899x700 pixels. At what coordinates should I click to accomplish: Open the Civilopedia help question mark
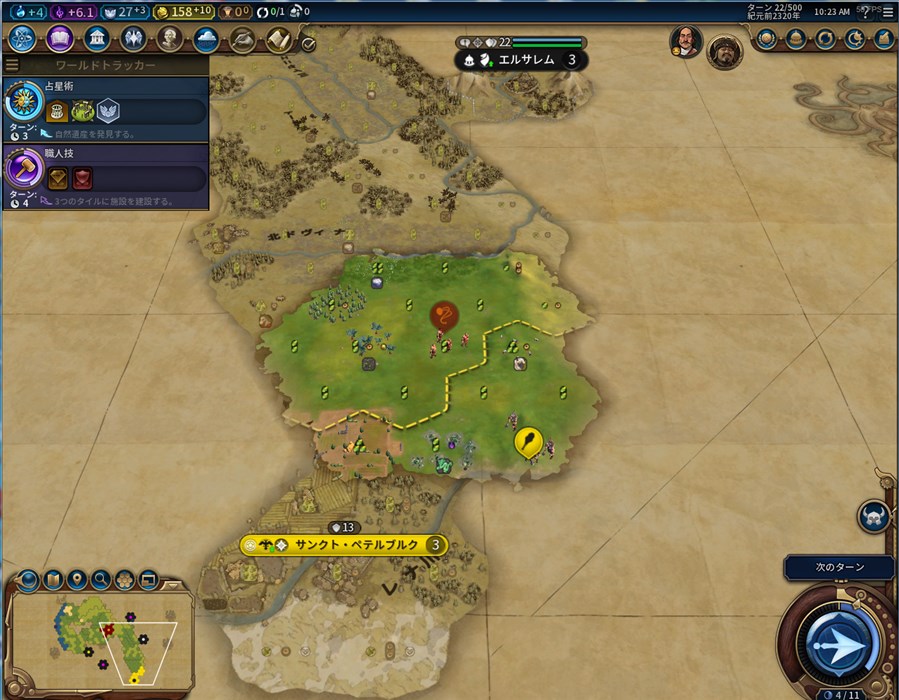coord(865,12)
